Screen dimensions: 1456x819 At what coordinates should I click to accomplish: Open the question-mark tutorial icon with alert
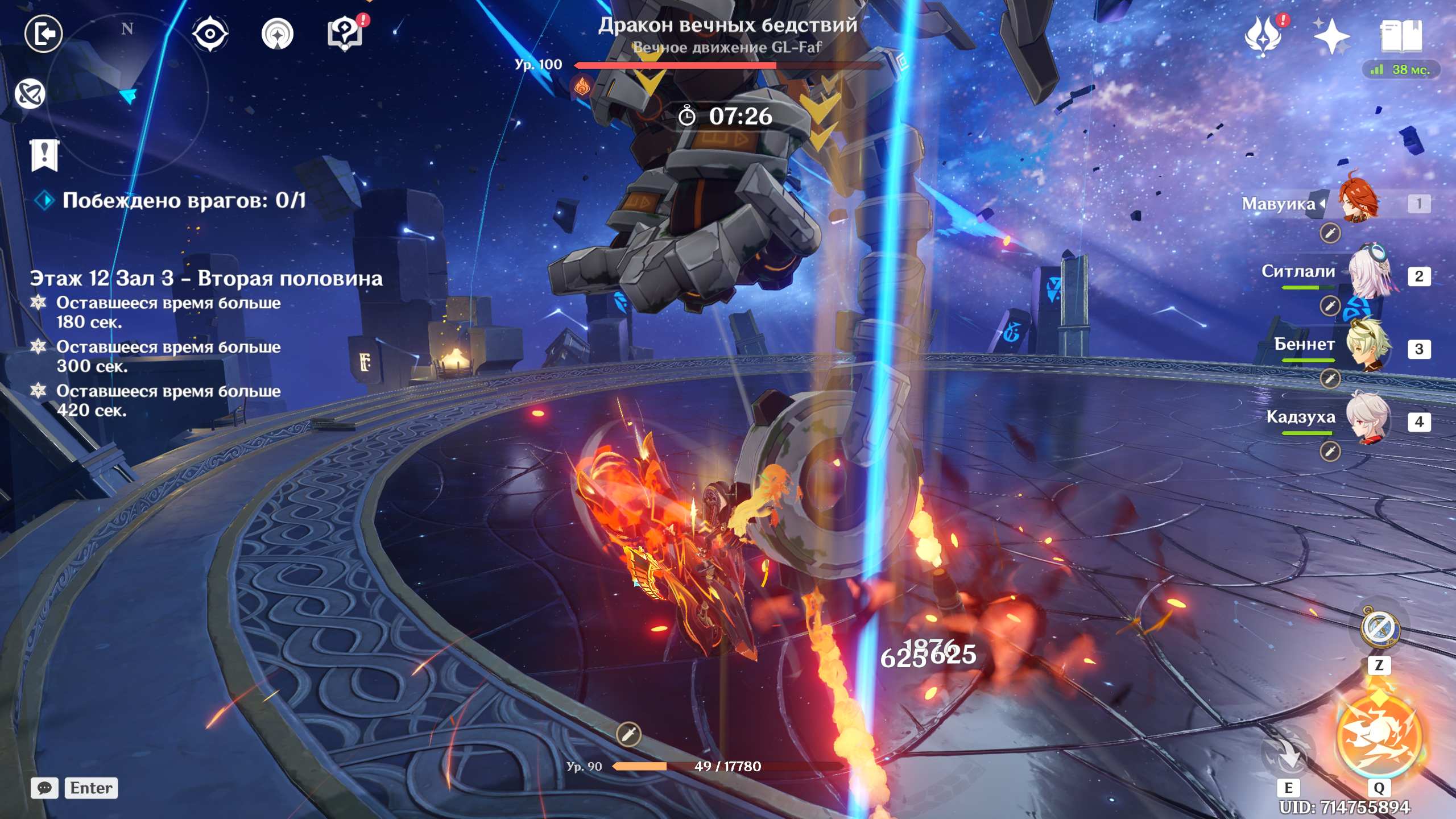click(x=345, y=34)
